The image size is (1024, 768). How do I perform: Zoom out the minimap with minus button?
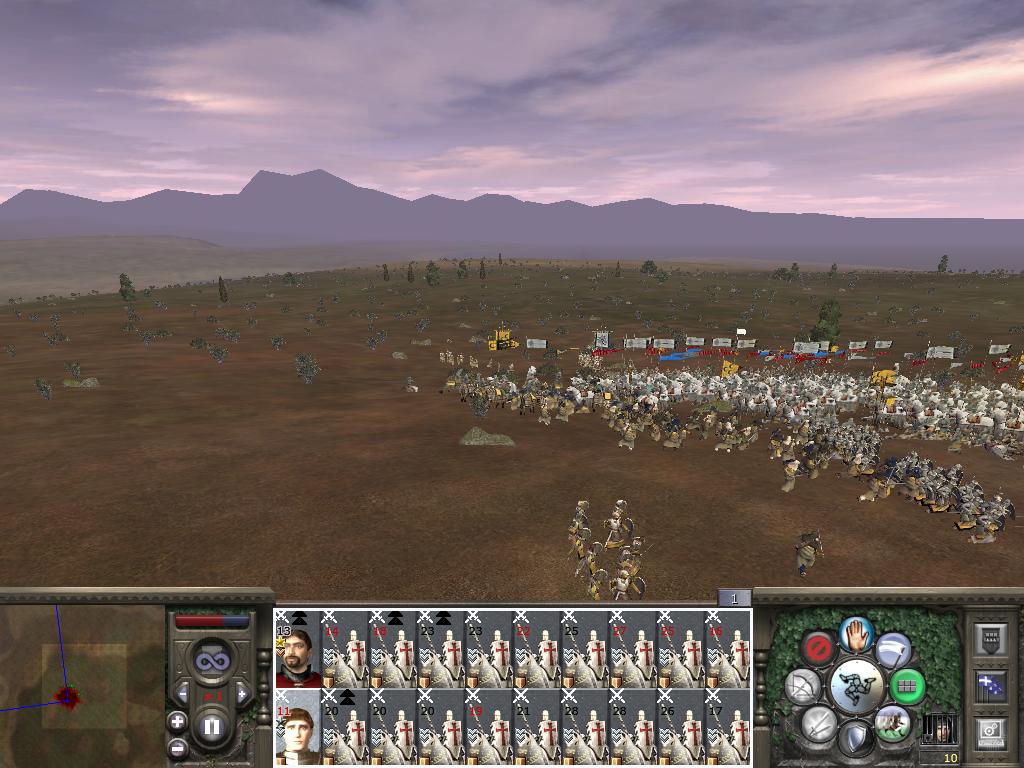coord(178,747)
